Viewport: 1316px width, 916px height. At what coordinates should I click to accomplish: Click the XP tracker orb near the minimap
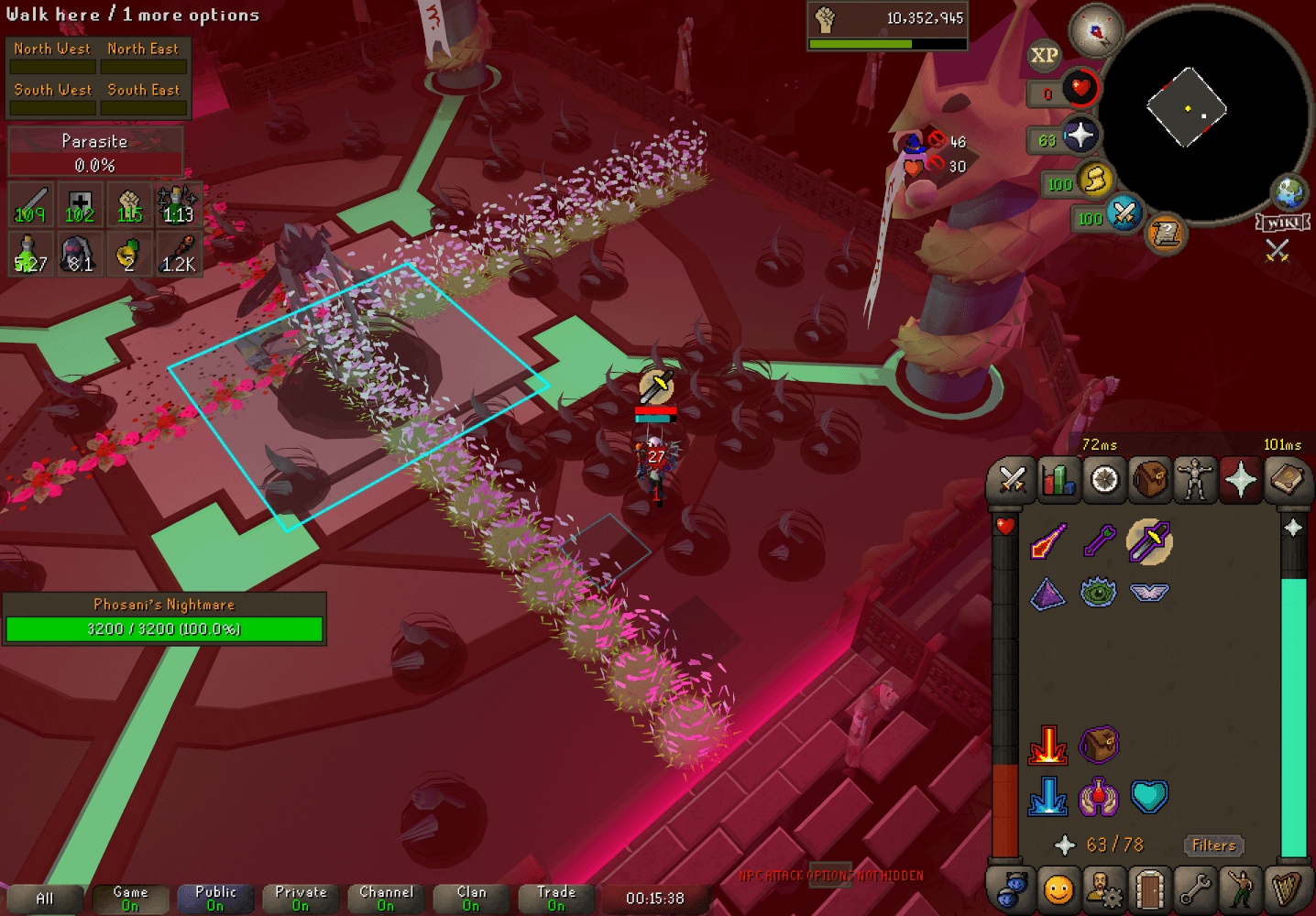coord(1043,57)
